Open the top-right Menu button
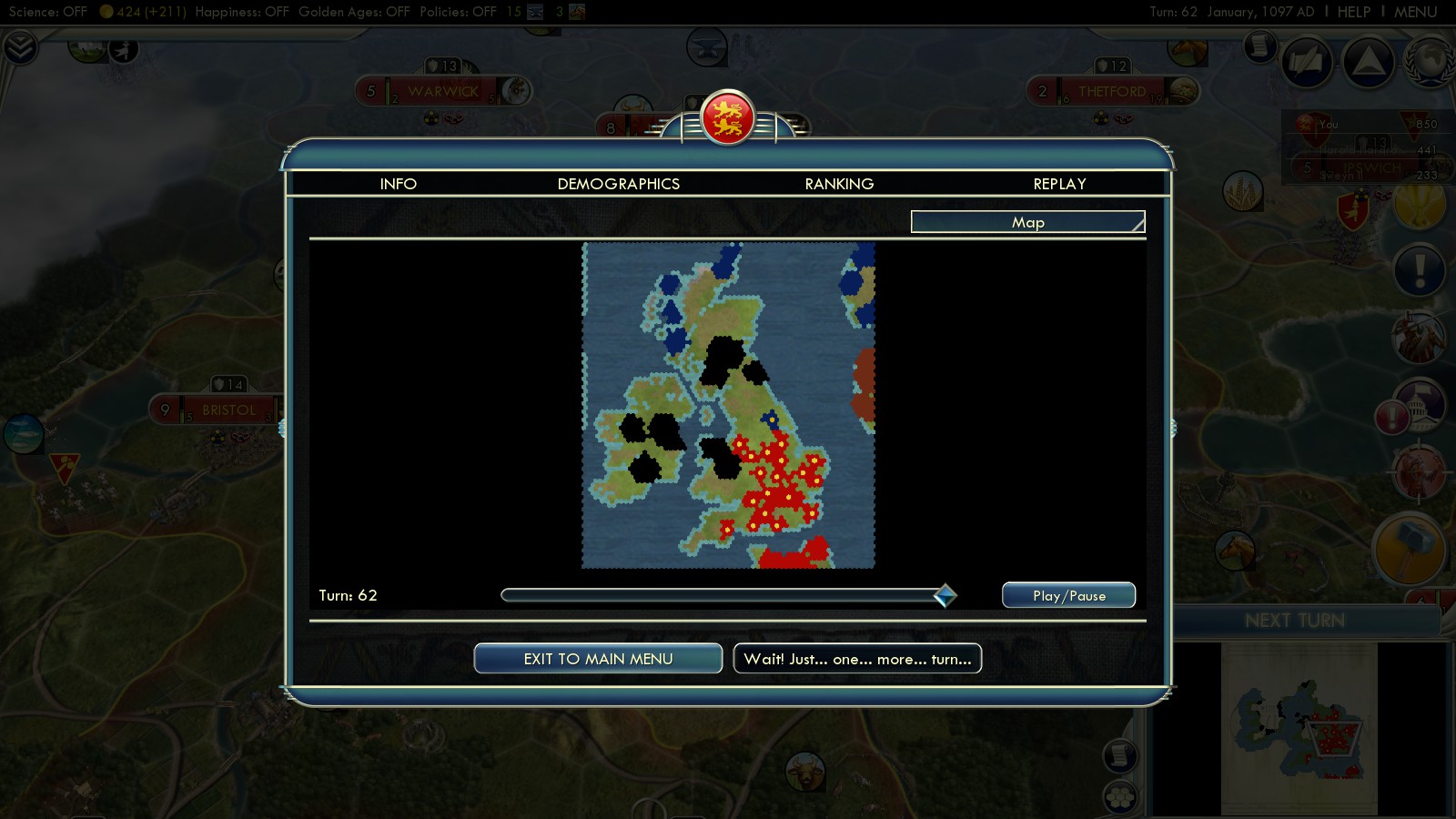 click(1415, 12)
